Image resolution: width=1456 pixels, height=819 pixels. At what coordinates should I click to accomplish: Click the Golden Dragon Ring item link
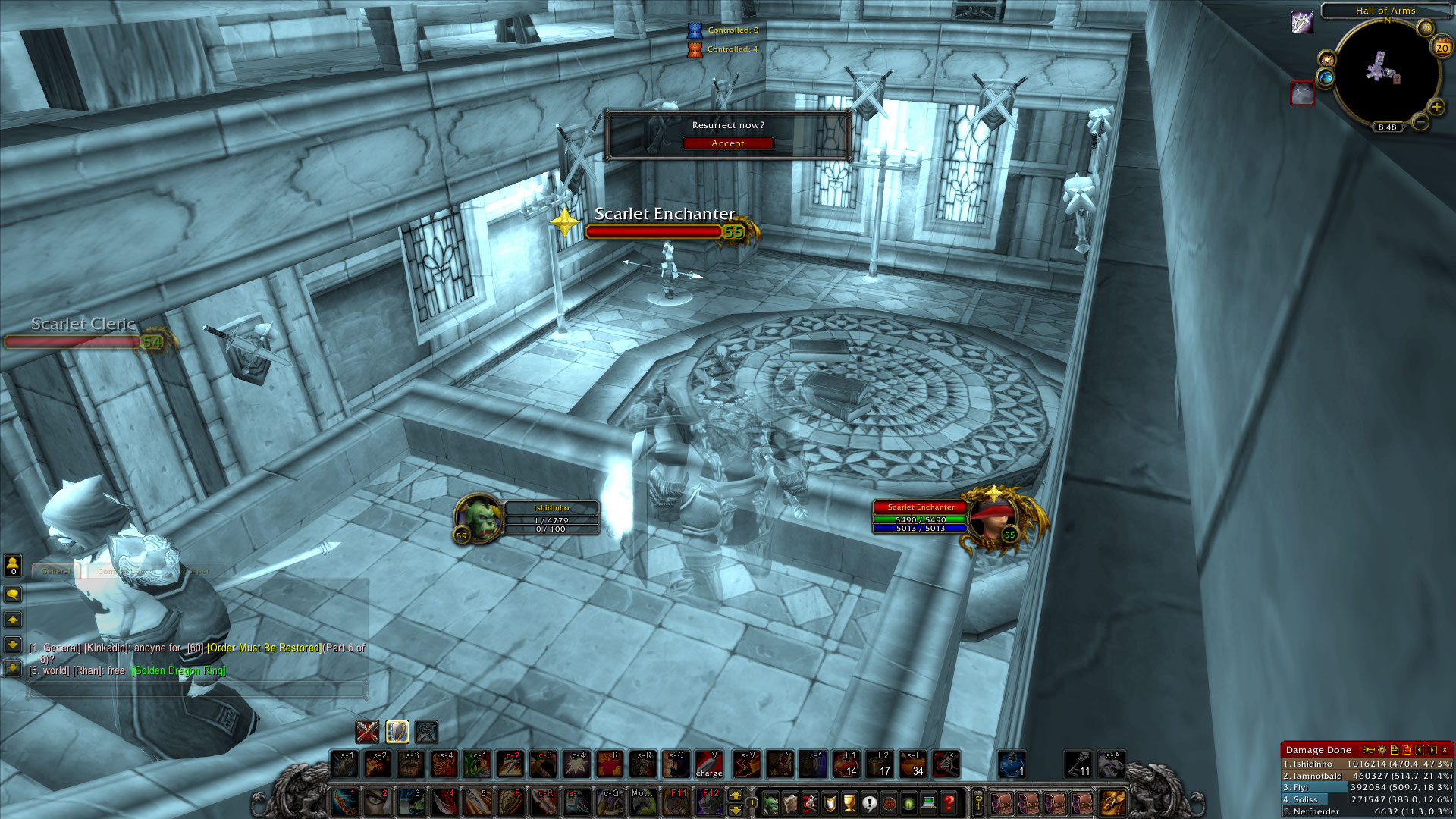[178, 670]
